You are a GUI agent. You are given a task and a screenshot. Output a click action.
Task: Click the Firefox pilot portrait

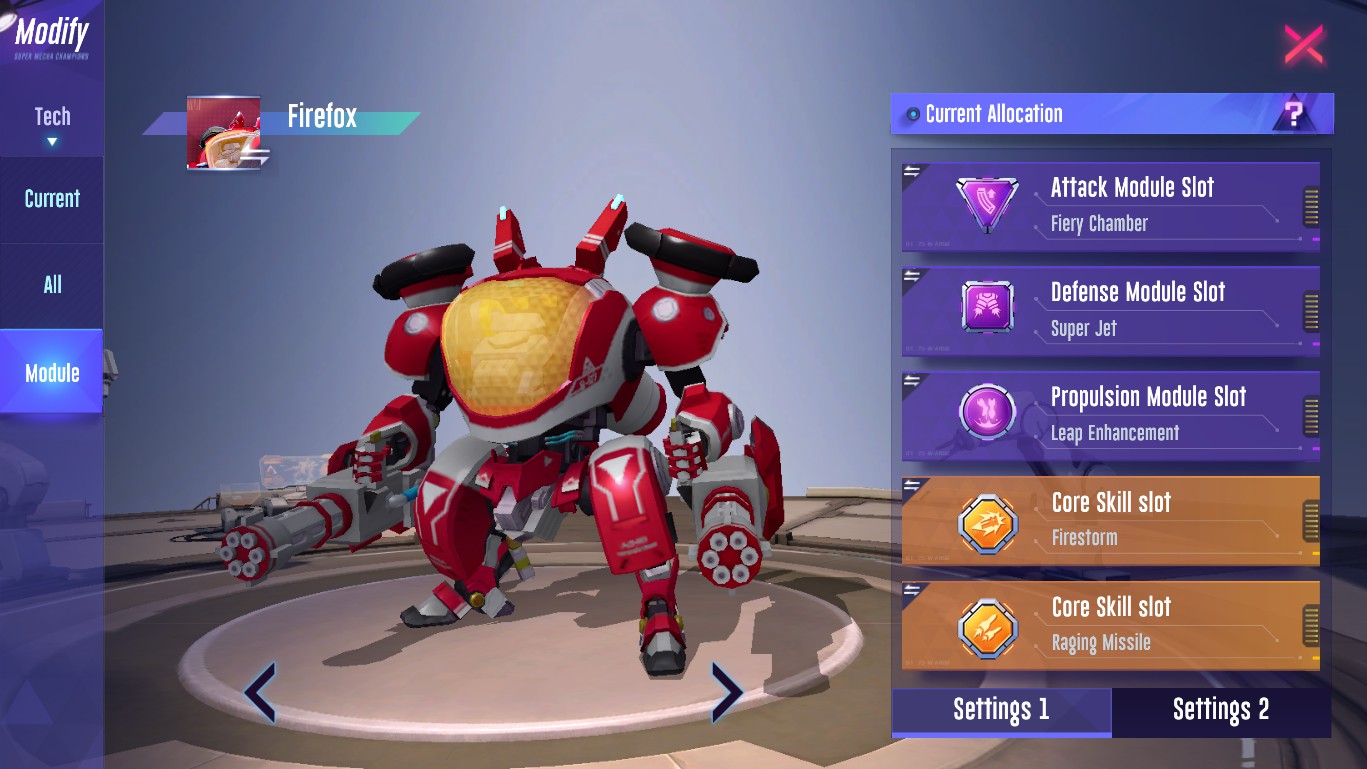coord(224,132)
